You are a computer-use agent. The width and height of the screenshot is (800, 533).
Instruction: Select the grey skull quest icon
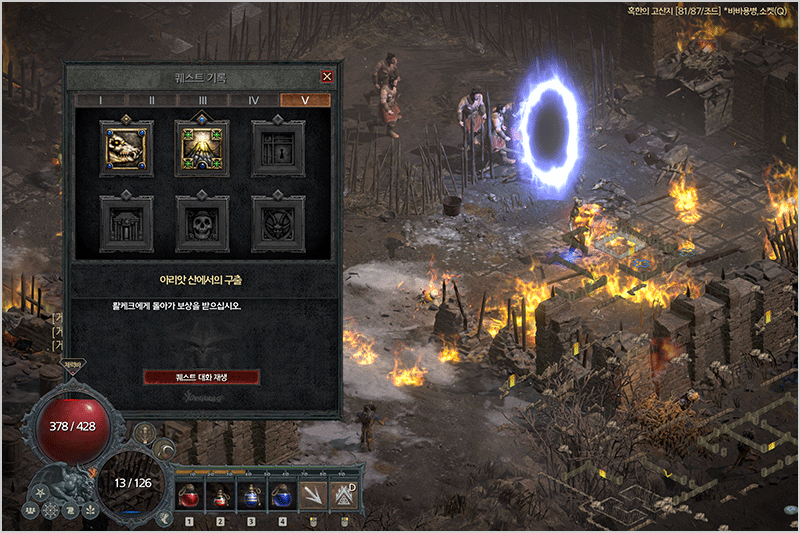202,223
